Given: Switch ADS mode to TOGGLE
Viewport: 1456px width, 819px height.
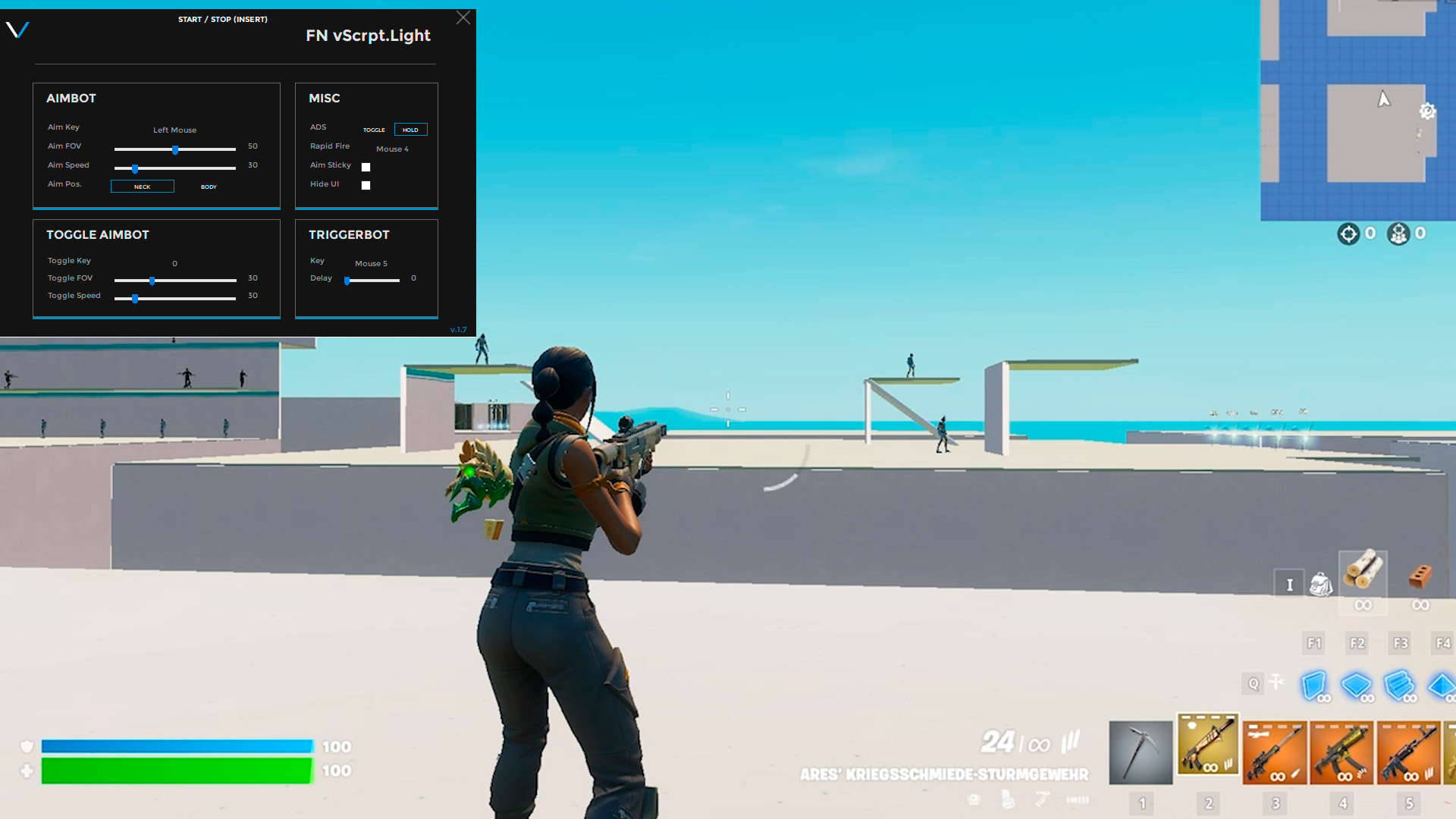Looking at the screenshot, I should (x=373, y=130).
